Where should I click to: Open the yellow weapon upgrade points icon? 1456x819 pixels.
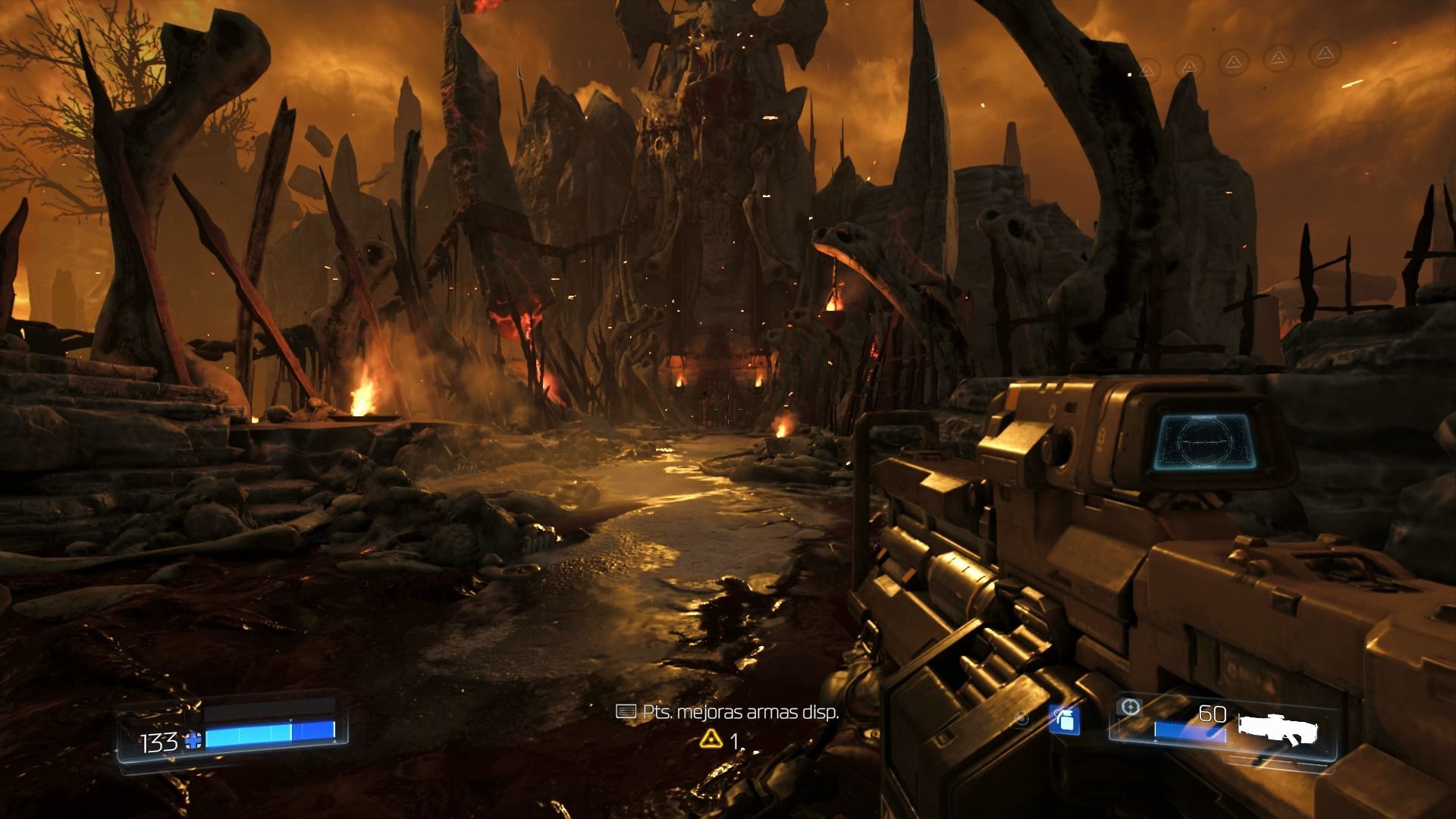710,739
